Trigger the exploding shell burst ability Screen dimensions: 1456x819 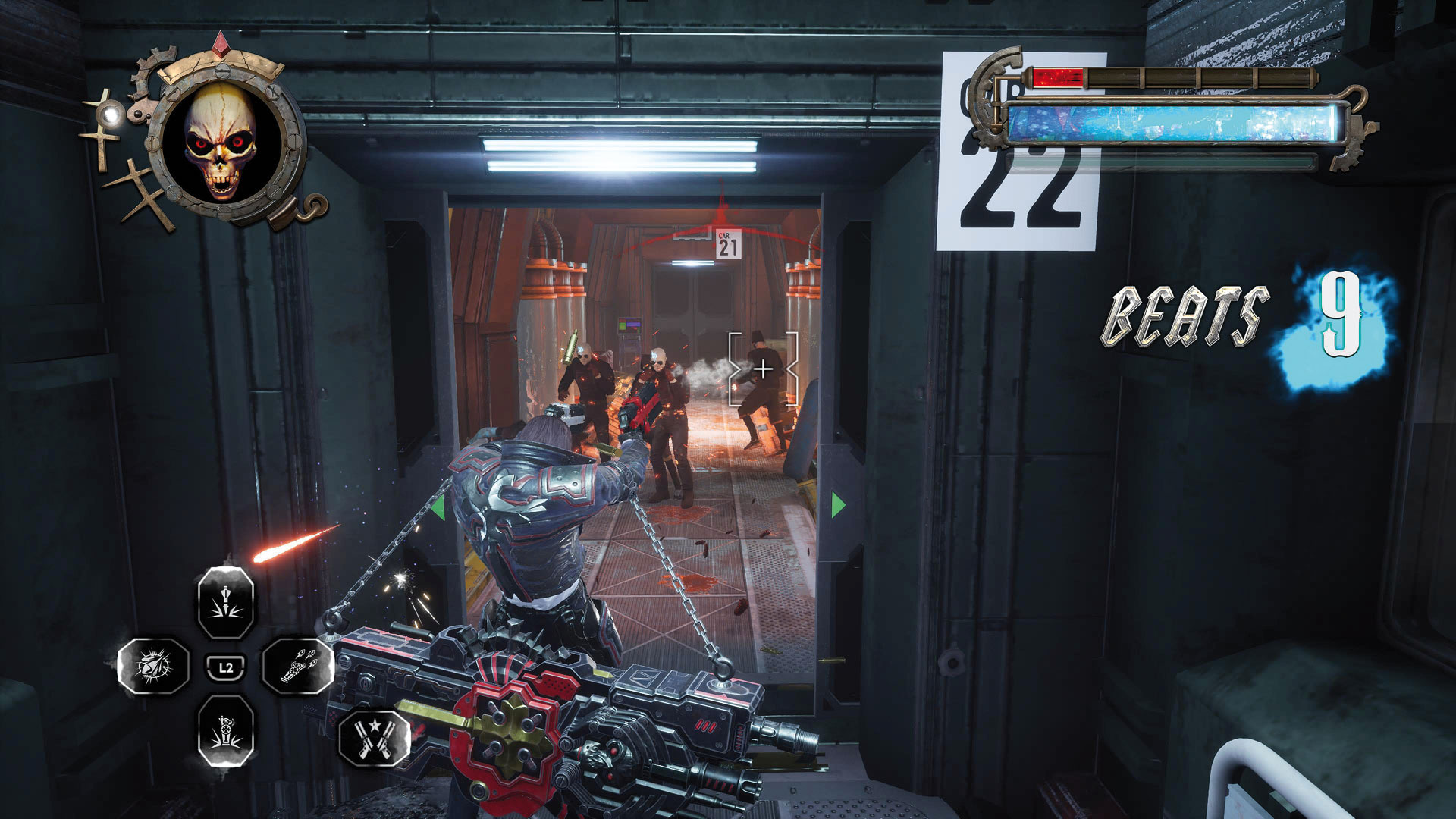pyautogui.click(x=153, y=667)
